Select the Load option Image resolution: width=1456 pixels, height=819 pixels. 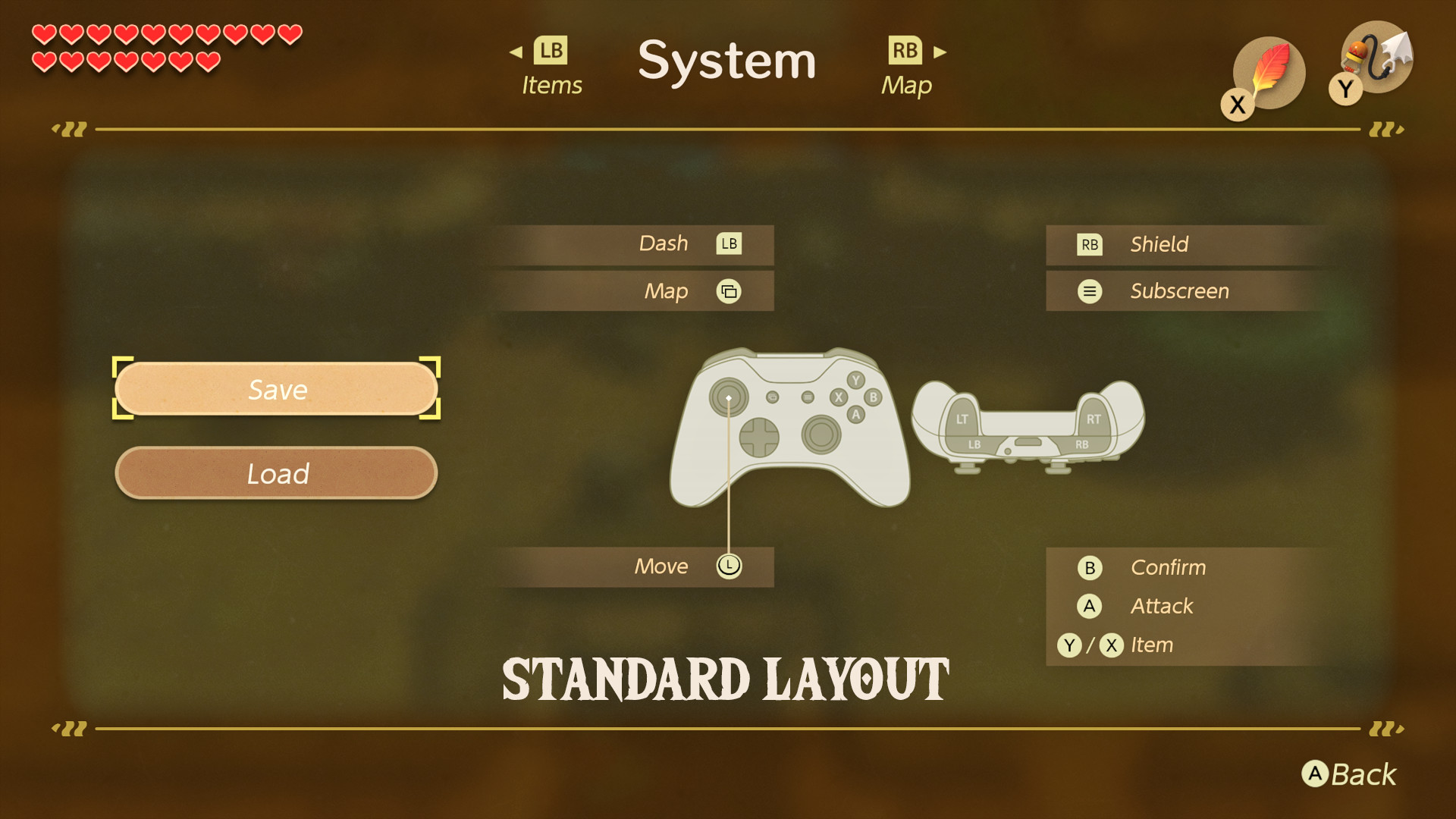(277, 473)
